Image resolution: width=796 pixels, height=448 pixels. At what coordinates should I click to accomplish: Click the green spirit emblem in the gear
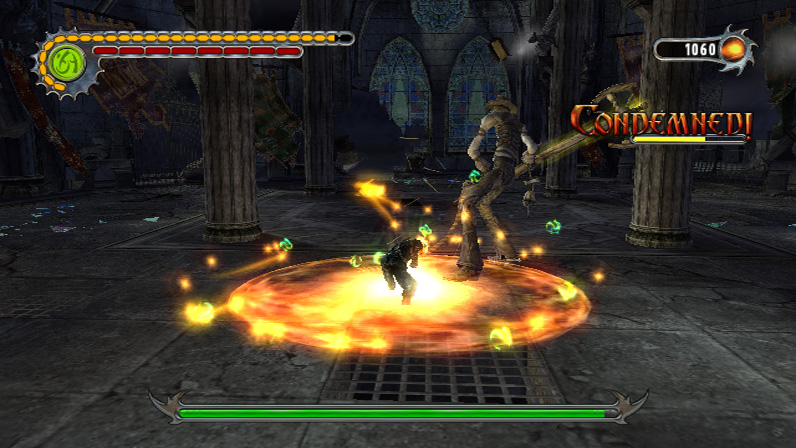[x=67, y=61]
